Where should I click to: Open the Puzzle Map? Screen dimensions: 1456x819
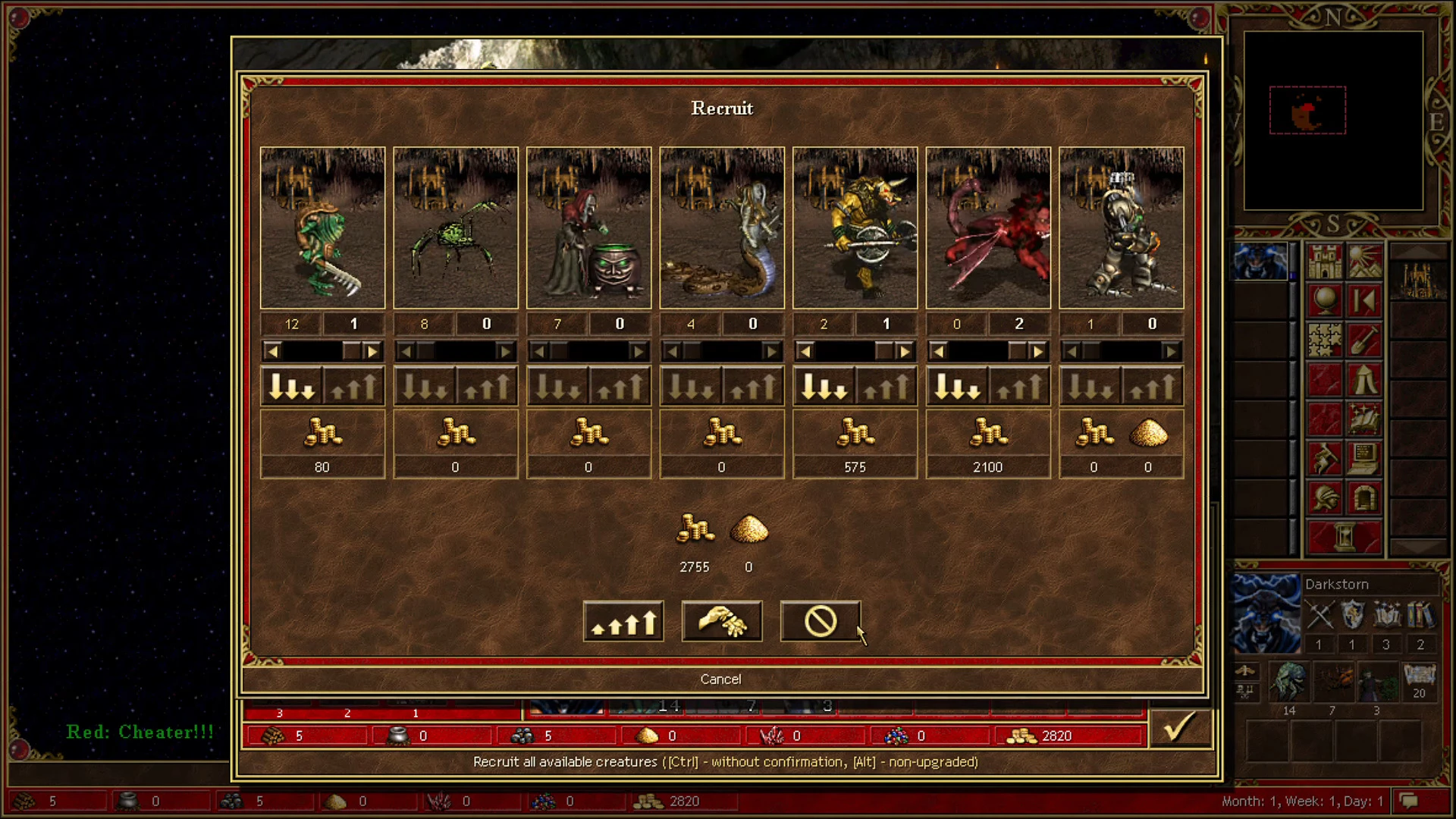pos(1325,341)
